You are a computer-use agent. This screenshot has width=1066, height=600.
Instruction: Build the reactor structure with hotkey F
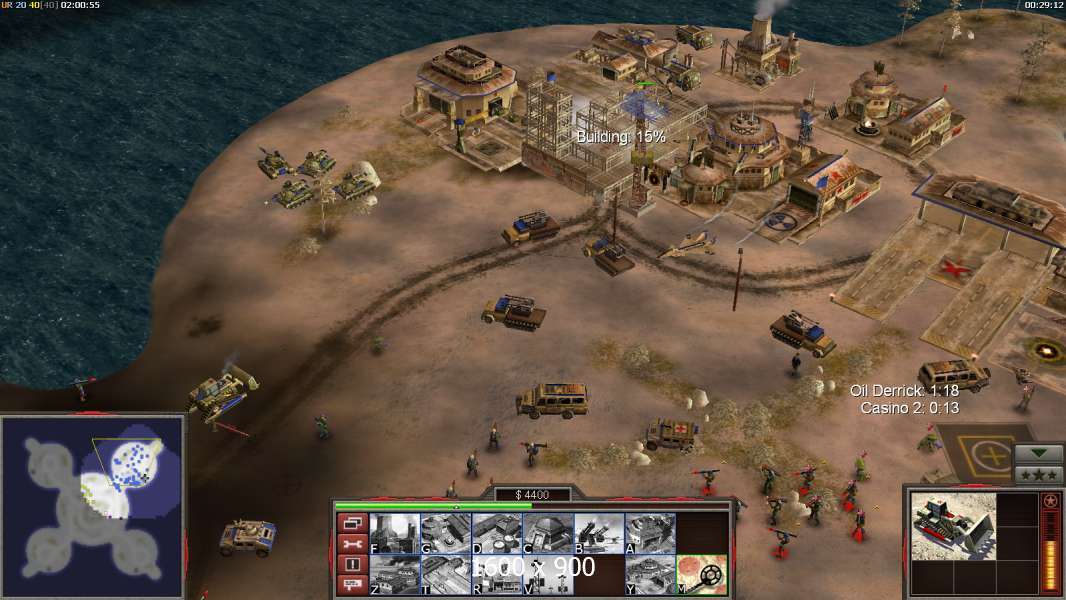click(395, 533)
